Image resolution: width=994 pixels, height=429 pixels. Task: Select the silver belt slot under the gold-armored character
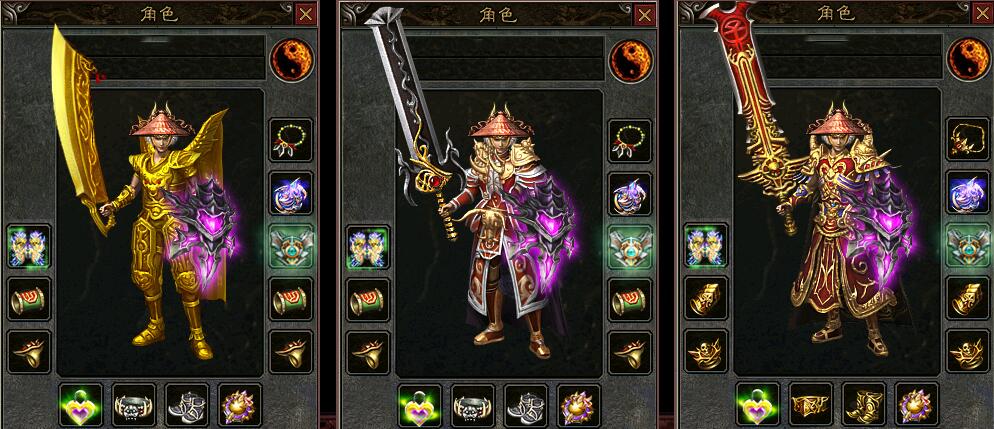133,404
